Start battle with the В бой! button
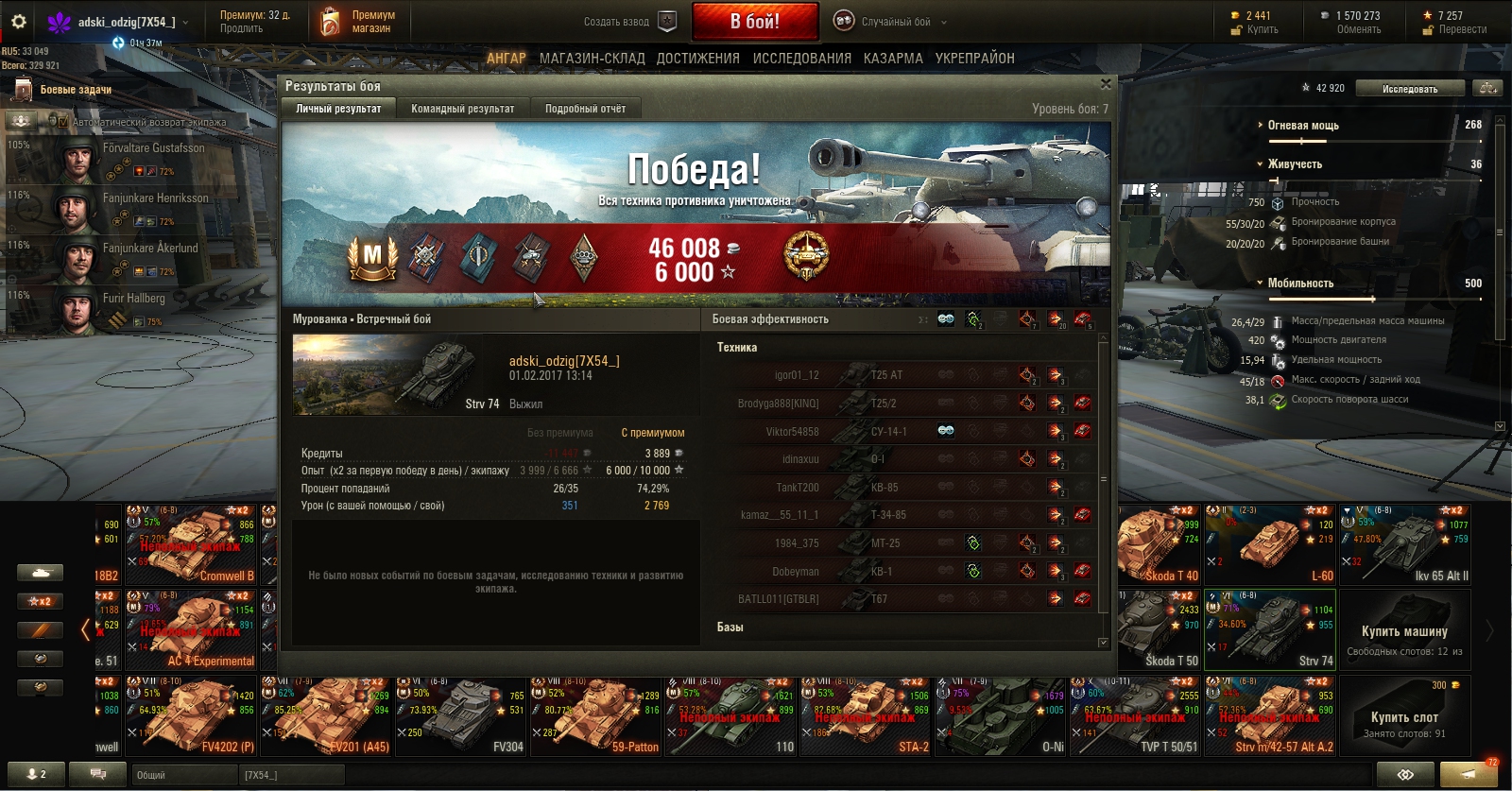This screenshot has width=1512, height=791. click(754, 22)
